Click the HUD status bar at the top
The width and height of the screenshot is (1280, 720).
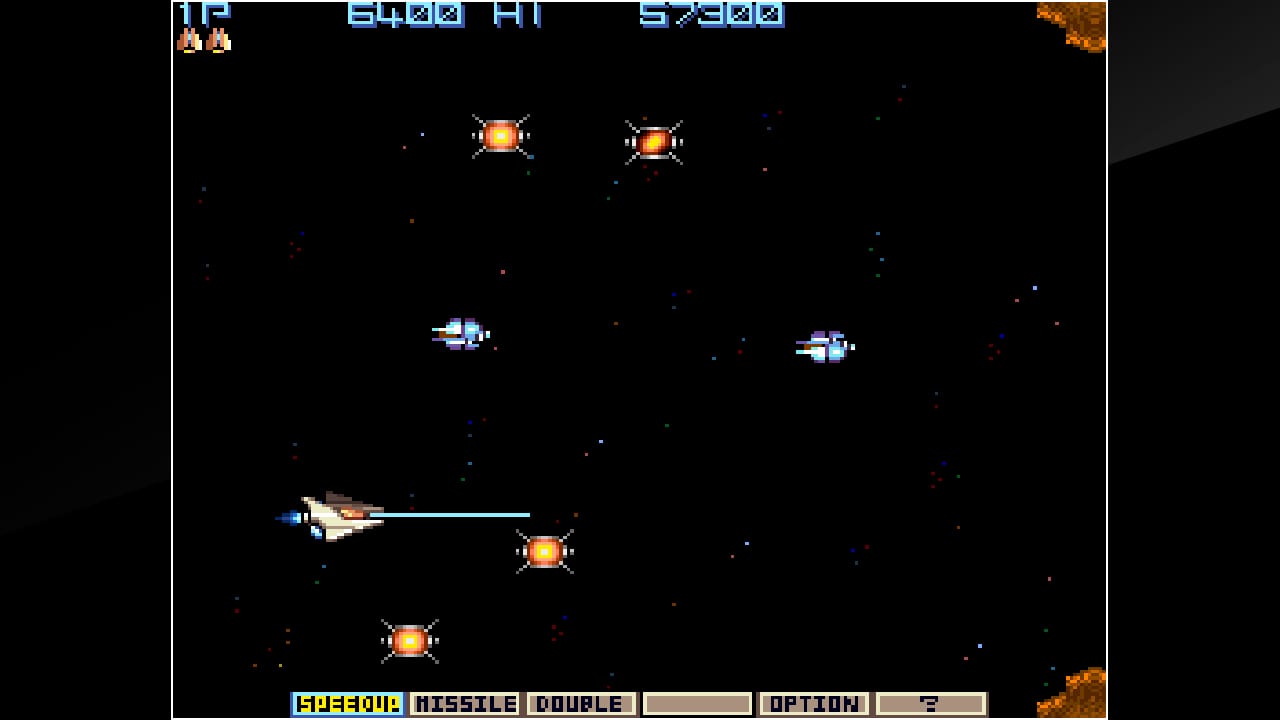[640, 14]
